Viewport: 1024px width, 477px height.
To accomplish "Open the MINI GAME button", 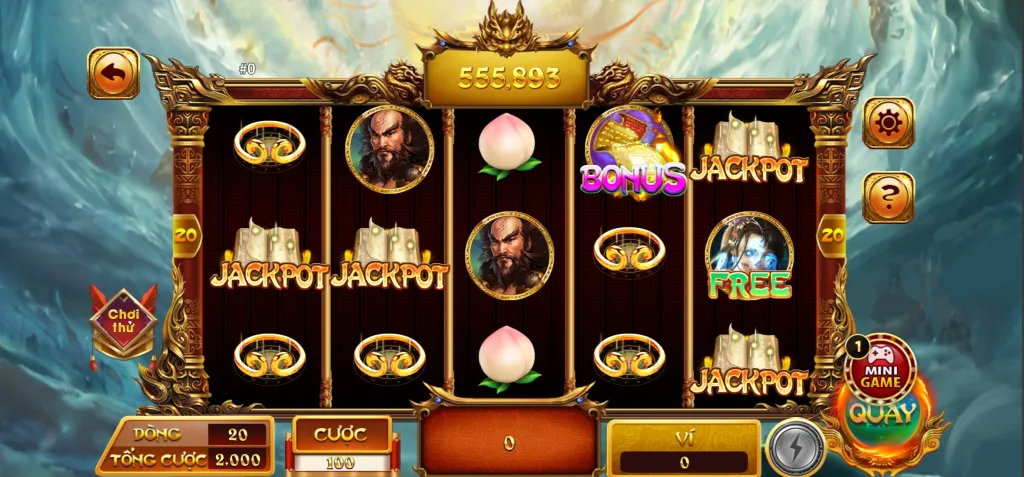I will tap(879, 366).
